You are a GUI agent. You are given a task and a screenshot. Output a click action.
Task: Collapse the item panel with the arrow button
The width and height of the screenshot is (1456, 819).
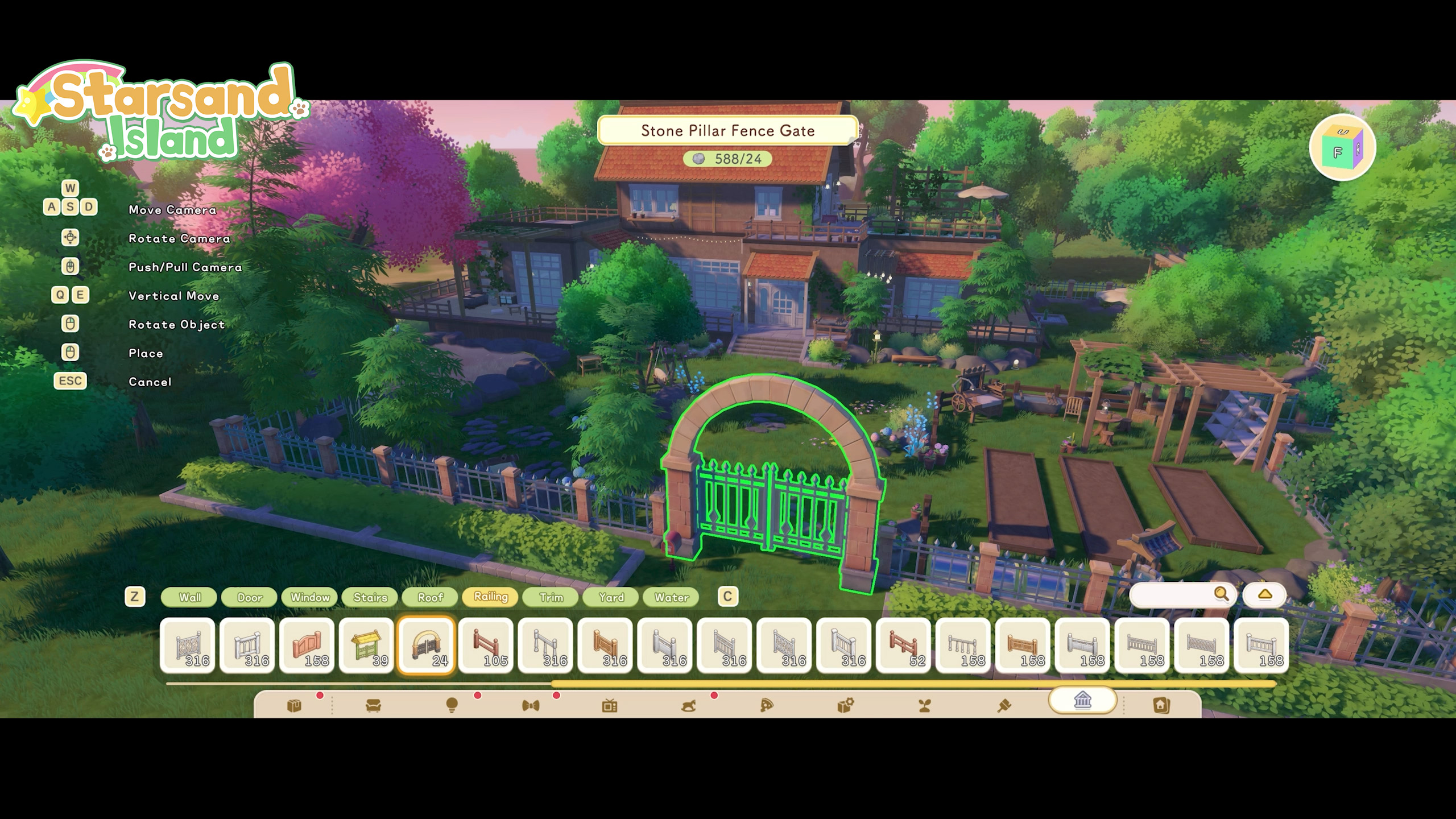coord(1264,595)
